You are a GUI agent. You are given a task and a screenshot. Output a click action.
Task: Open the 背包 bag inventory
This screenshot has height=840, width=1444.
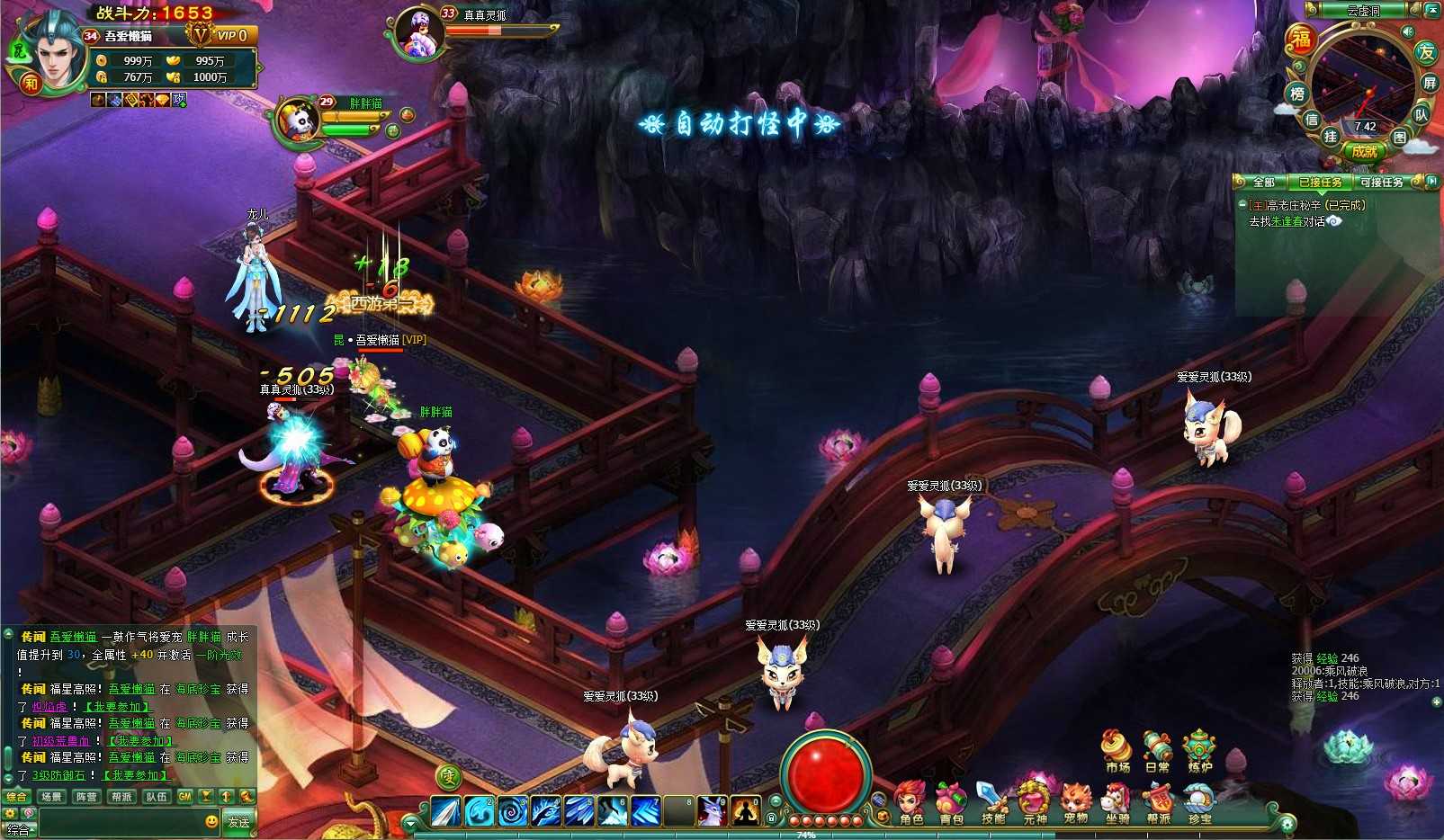pyautogui.click(x=951, y=803)
